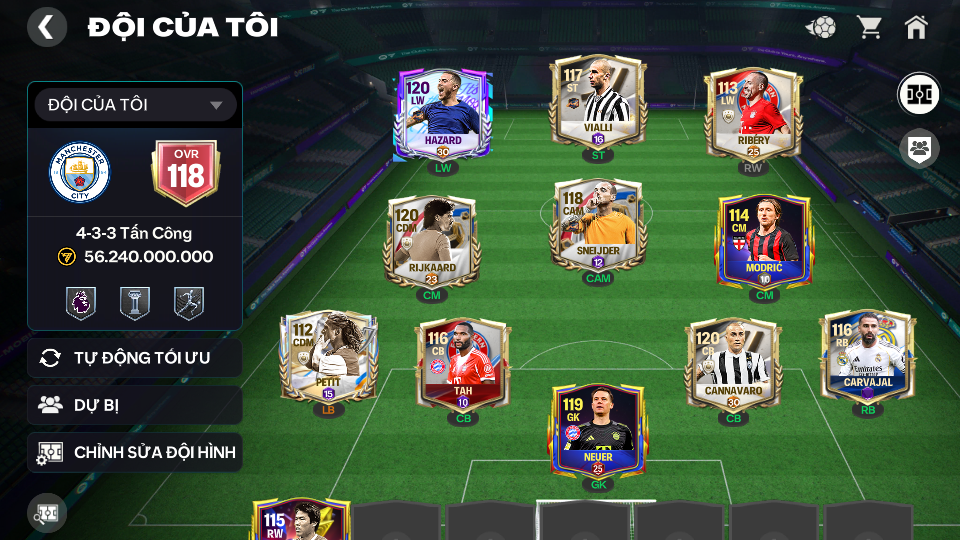Choose Rijkaard's midfielder card
960x540 pixels.
[431, 241]
